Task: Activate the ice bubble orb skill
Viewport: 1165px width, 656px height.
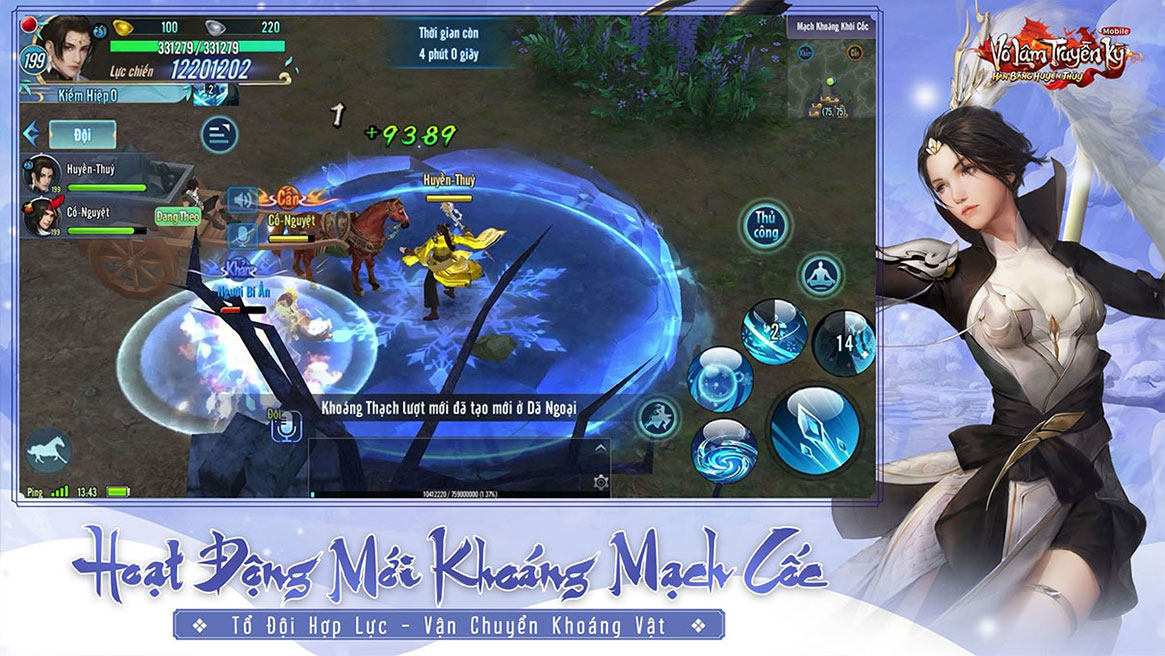Action: (x=720, y=378)
